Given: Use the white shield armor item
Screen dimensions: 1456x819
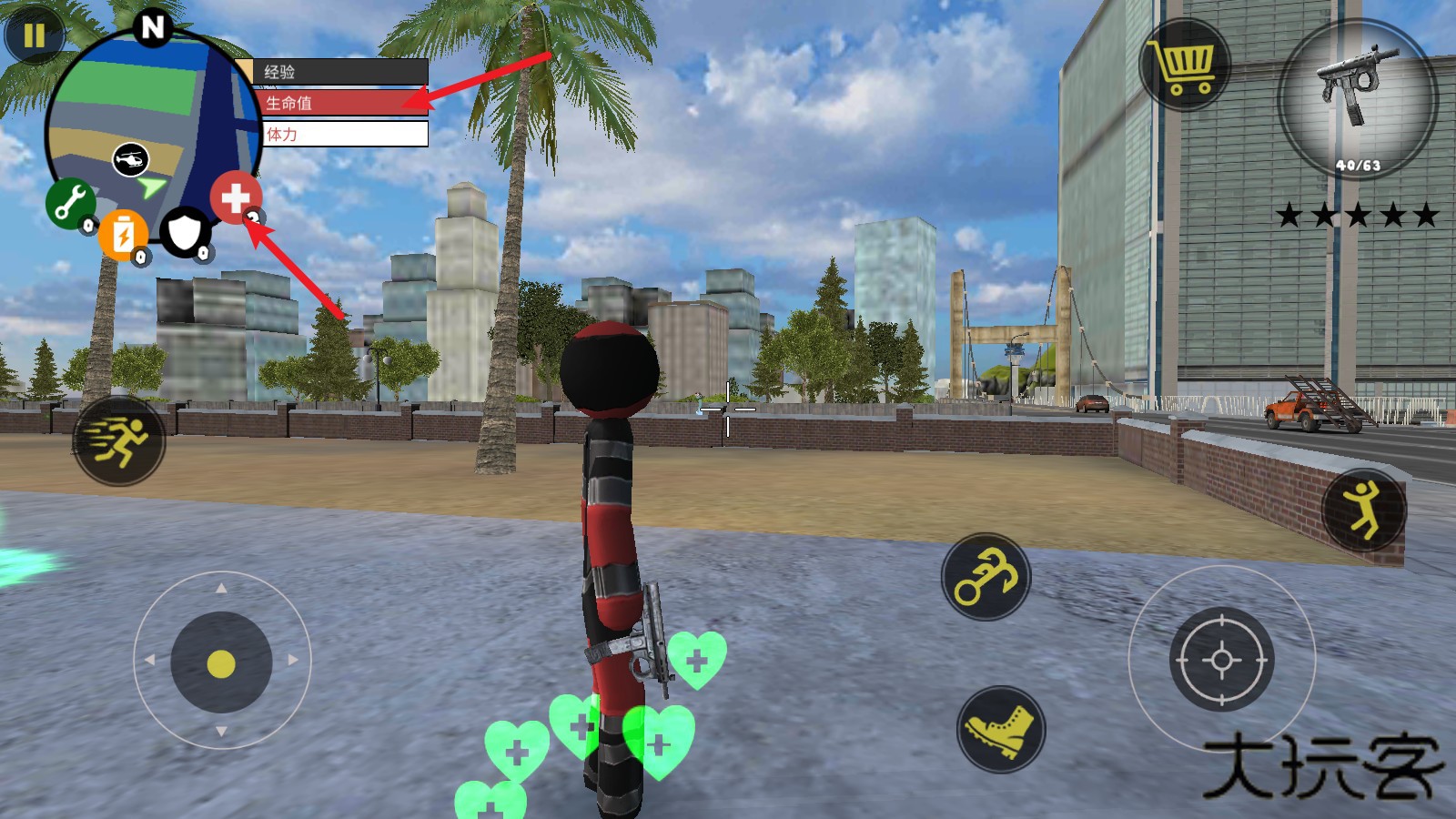Looking at the screenshot, I should [x=186, y=233].
